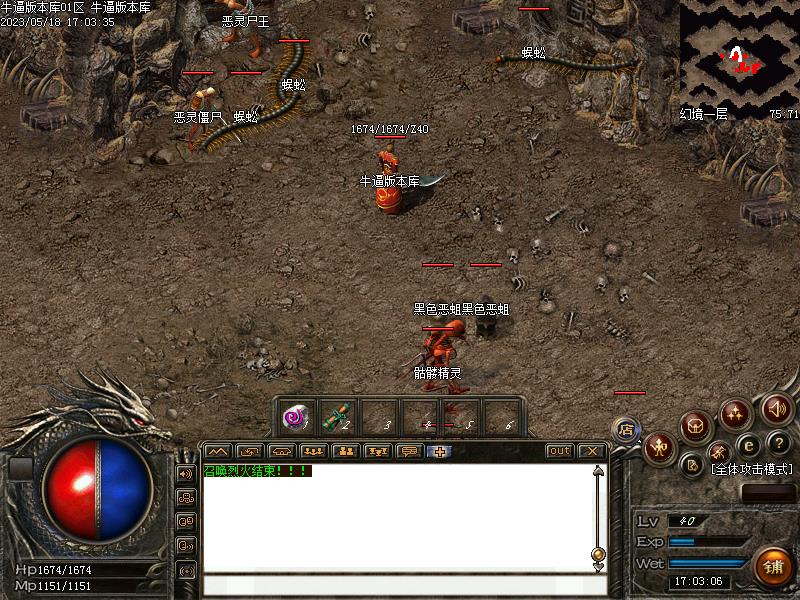Viewport: 800px width, 600px height.
Task: Click the round 'e' button
Action: pyautogui.click(x=747, y=445)
